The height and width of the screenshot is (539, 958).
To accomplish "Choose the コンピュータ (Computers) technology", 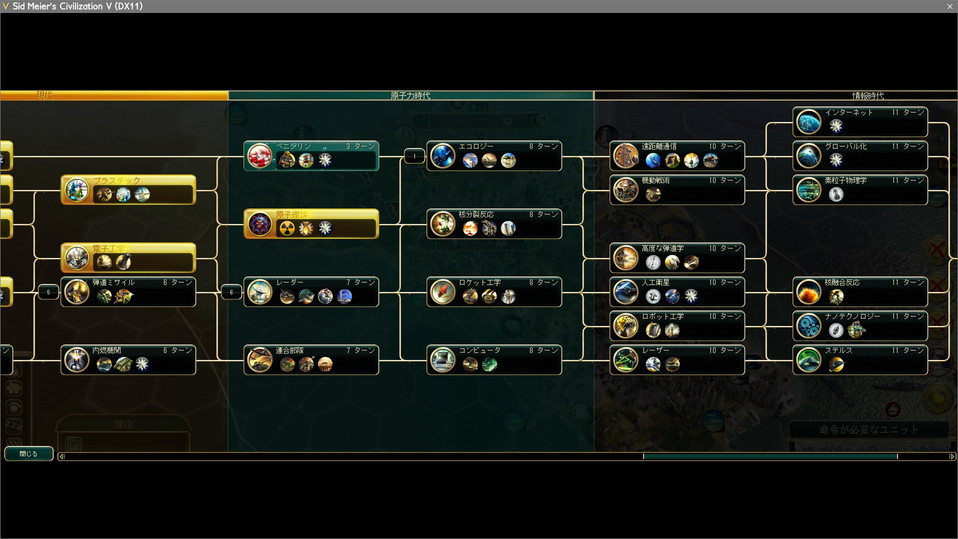I will coord(495,359).
